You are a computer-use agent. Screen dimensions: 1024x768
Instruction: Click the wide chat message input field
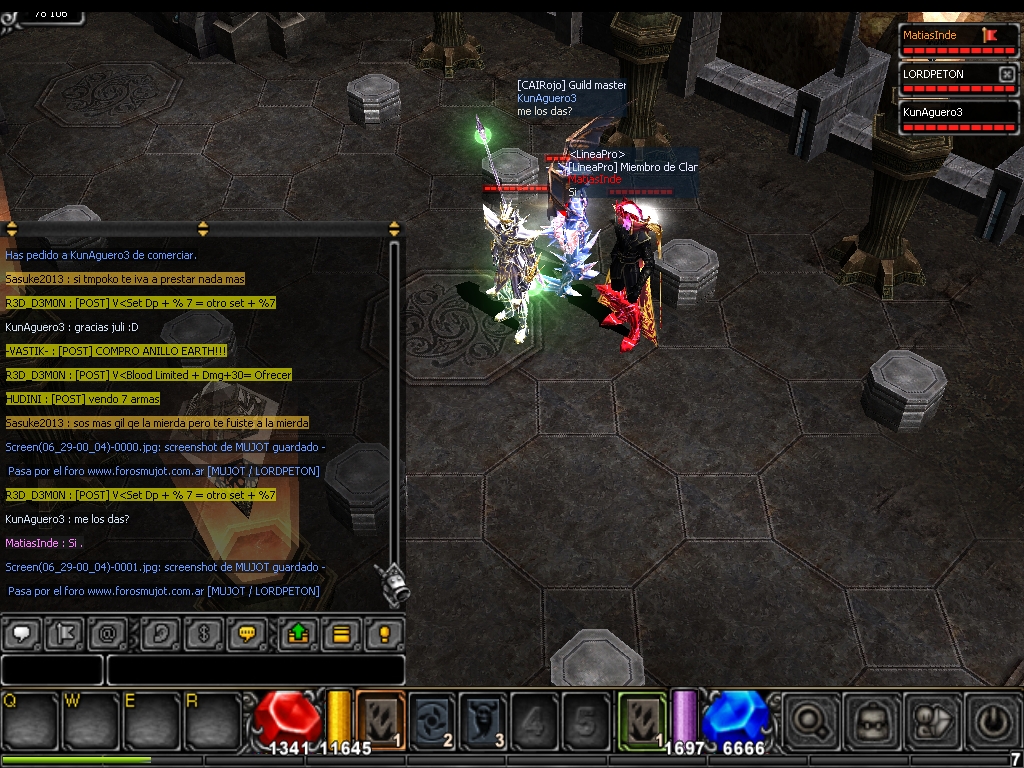tap(255, 670)
